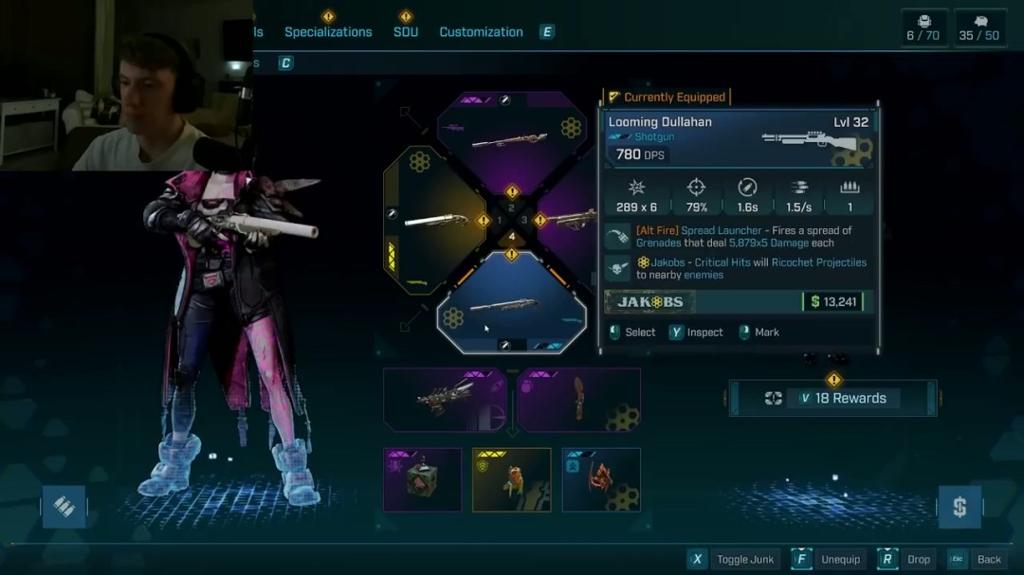This screenshot has width=1024, height=575.
Task: Unequip the current weapon
Action: (829, 560)
